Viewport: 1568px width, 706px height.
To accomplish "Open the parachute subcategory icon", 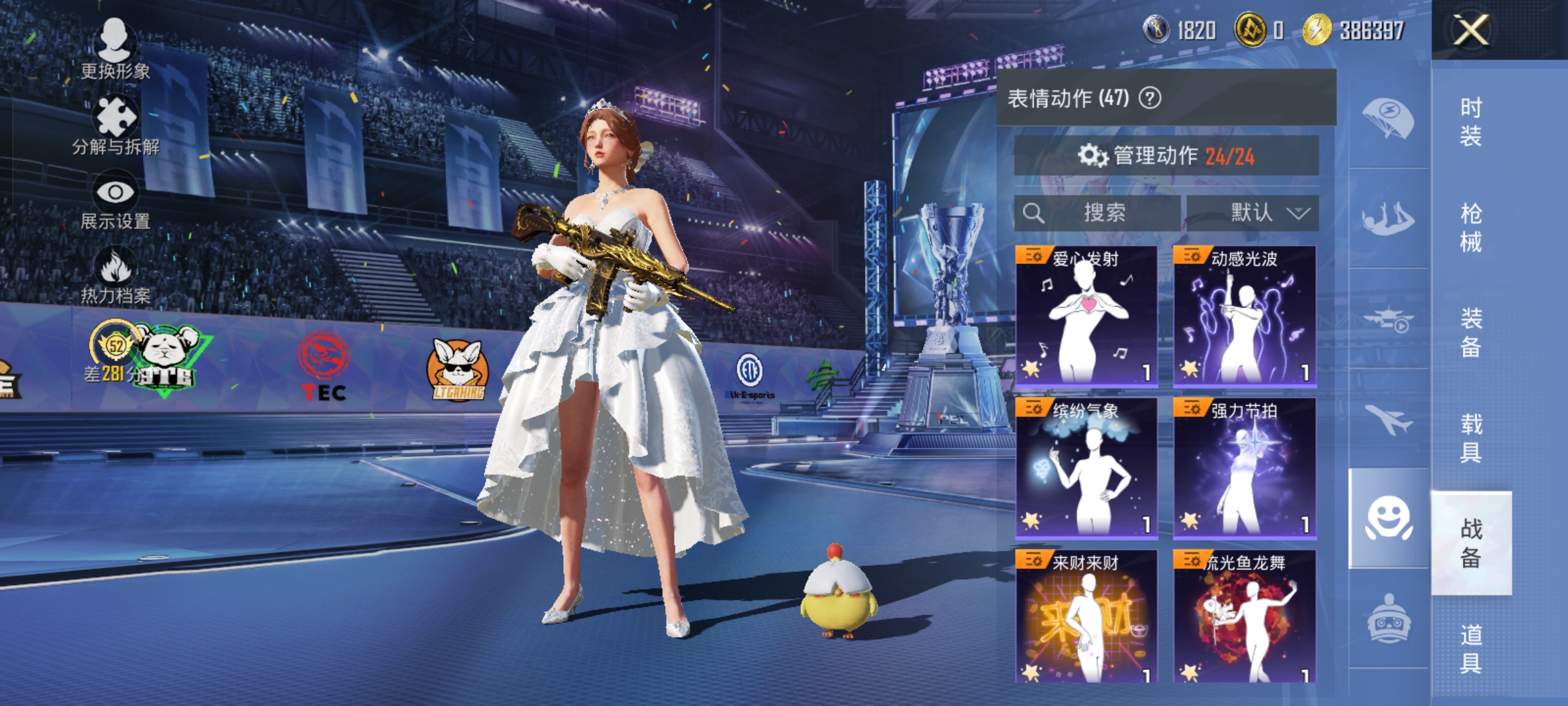I will pos(1388,118).
